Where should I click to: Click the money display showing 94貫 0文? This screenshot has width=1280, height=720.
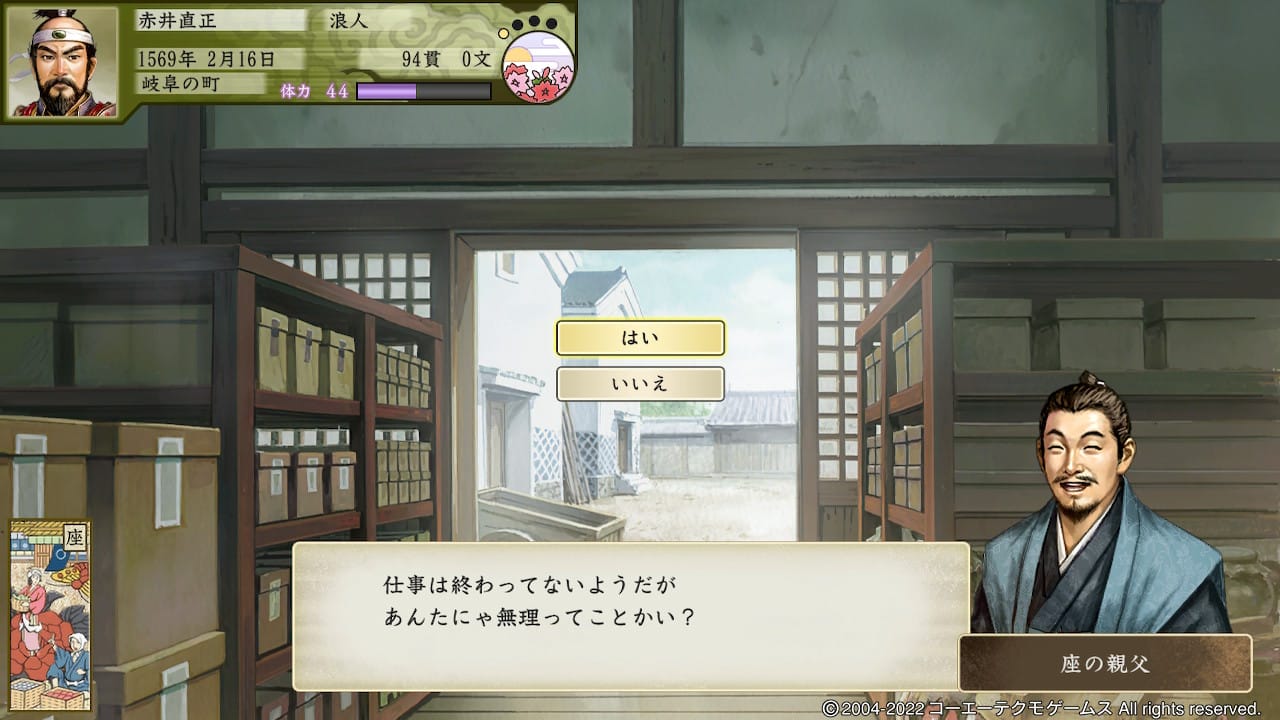coord(445,57)
